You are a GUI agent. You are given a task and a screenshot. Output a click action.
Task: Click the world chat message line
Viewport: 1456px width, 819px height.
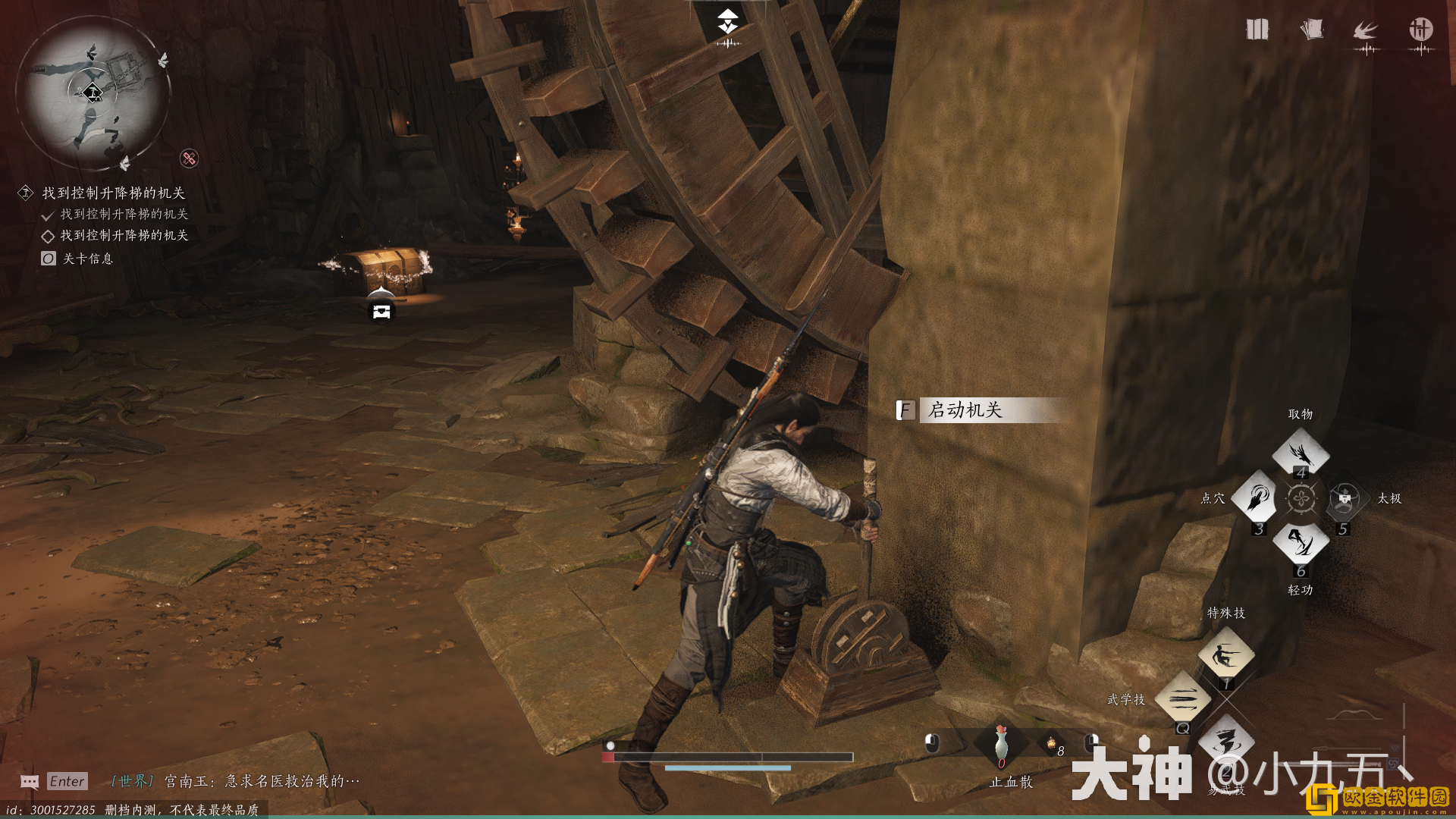click(x=237, y=781)
